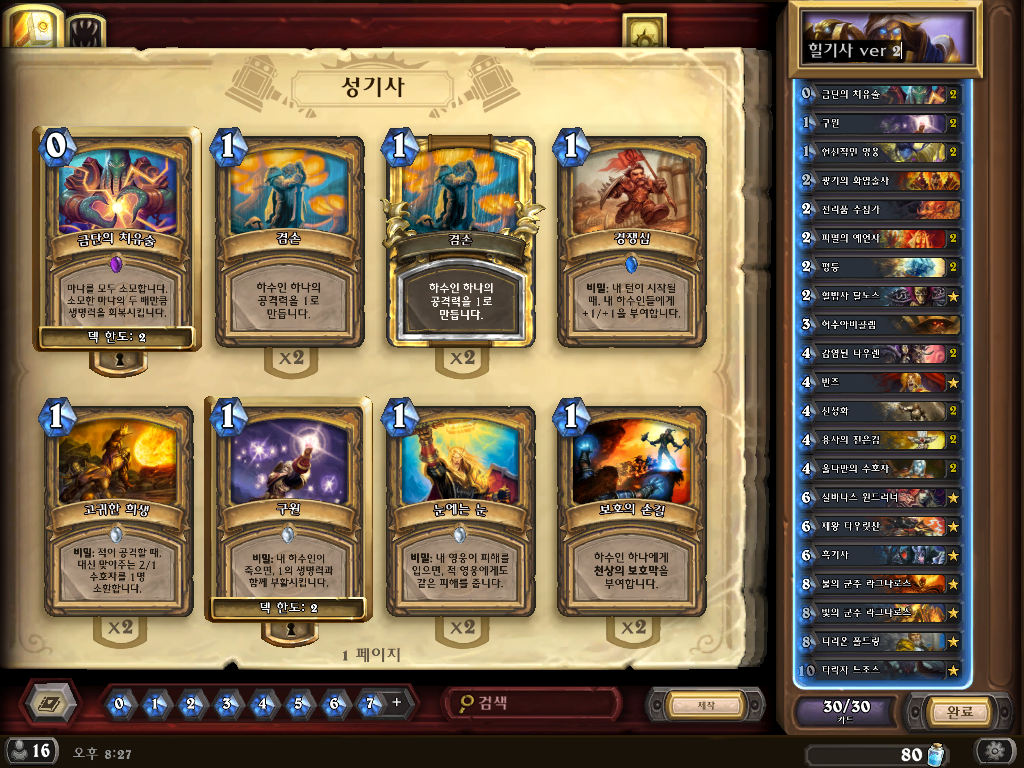Show cards costing 7+ mana
Screen dimensions: 1024x768
(371, 704)
